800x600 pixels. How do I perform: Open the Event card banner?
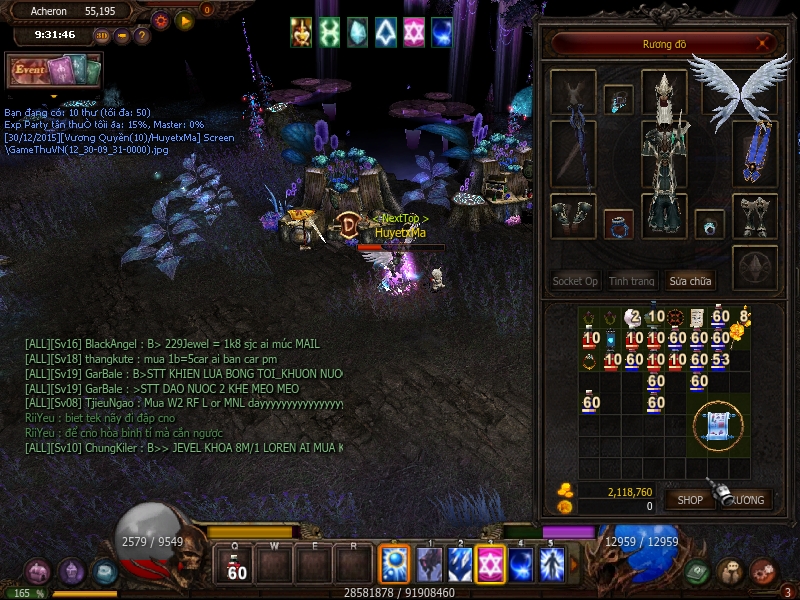[x=54, y=70]
